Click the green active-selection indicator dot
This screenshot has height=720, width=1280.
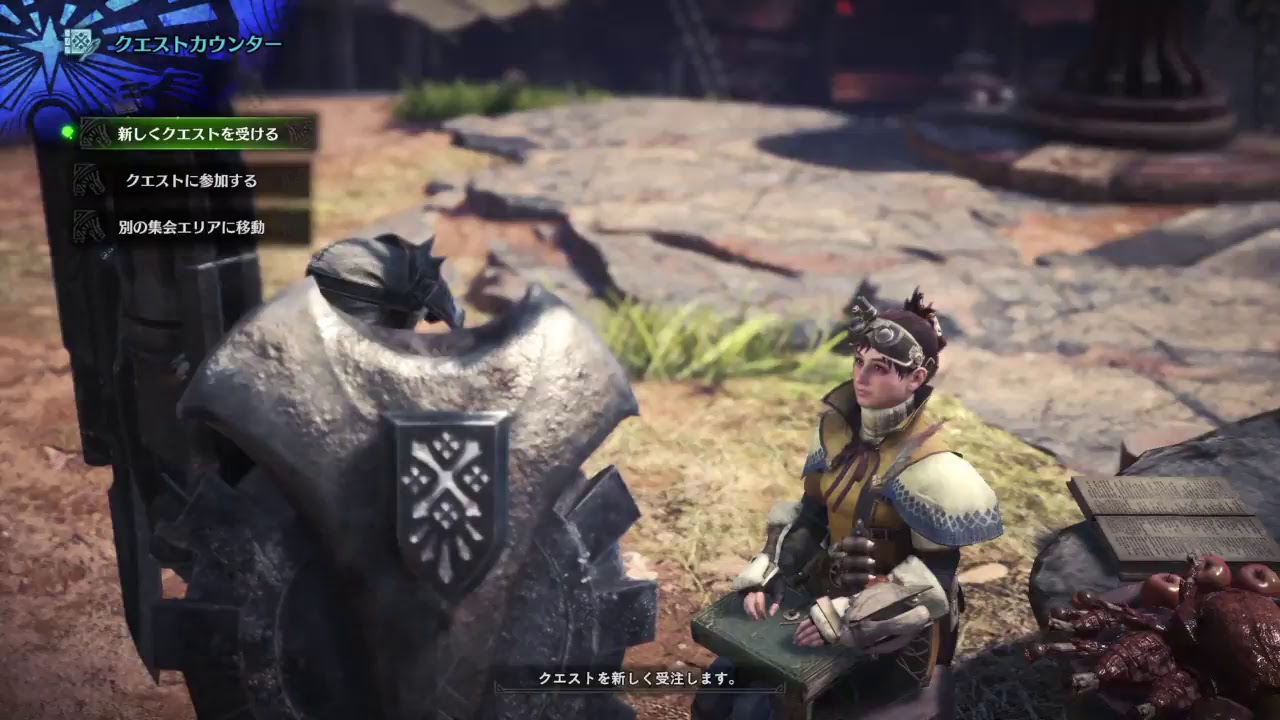pyautogui.click(x=67, y=132)
